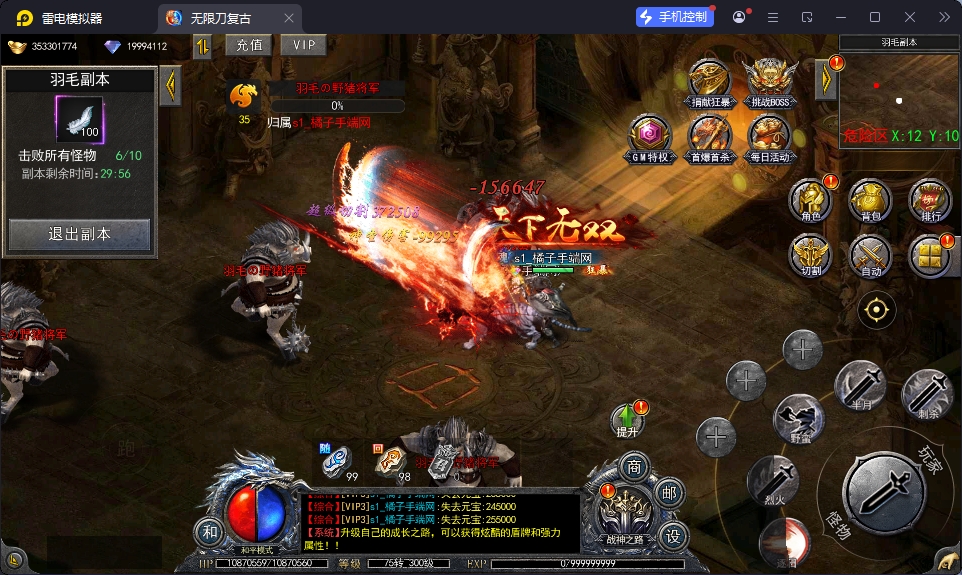Open the 首爆首杀 first-kill rewards
This screenshot has height=575, width=962.
coord(710,136)
